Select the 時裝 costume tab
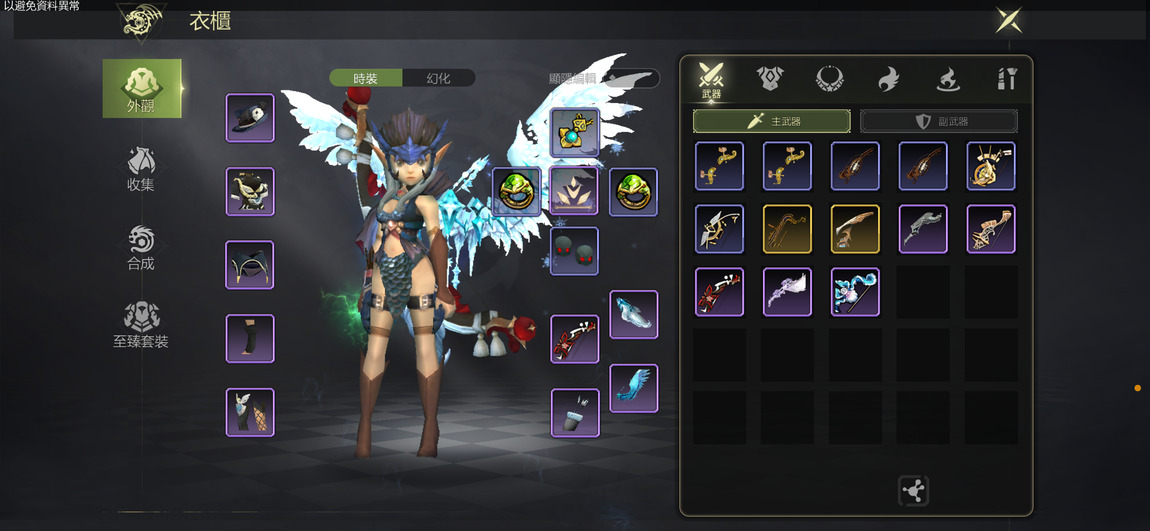Viewport: 1150px width, 531px height. click(366, 78)
